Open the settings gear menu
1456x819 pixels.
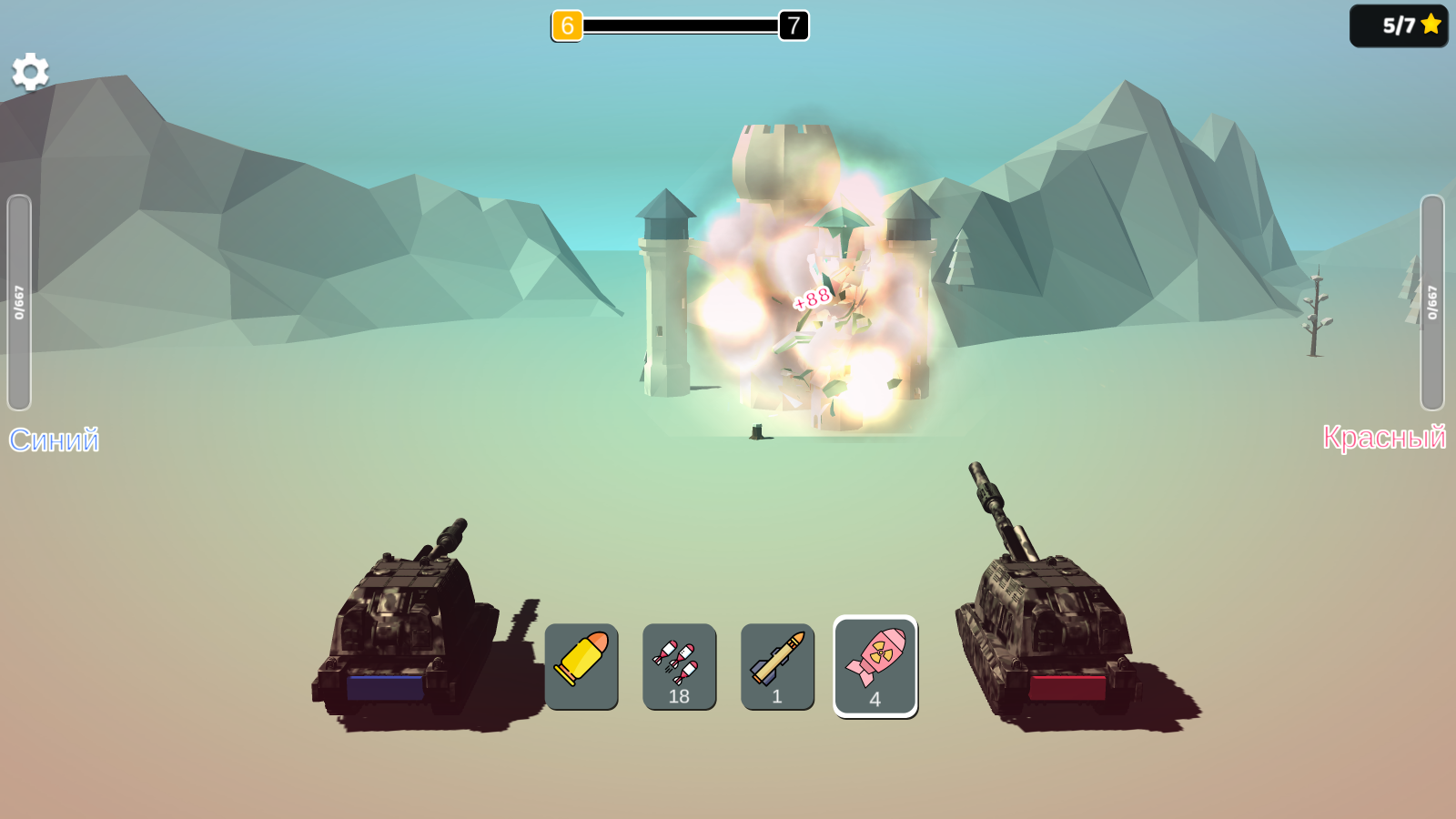coord(30,70)
